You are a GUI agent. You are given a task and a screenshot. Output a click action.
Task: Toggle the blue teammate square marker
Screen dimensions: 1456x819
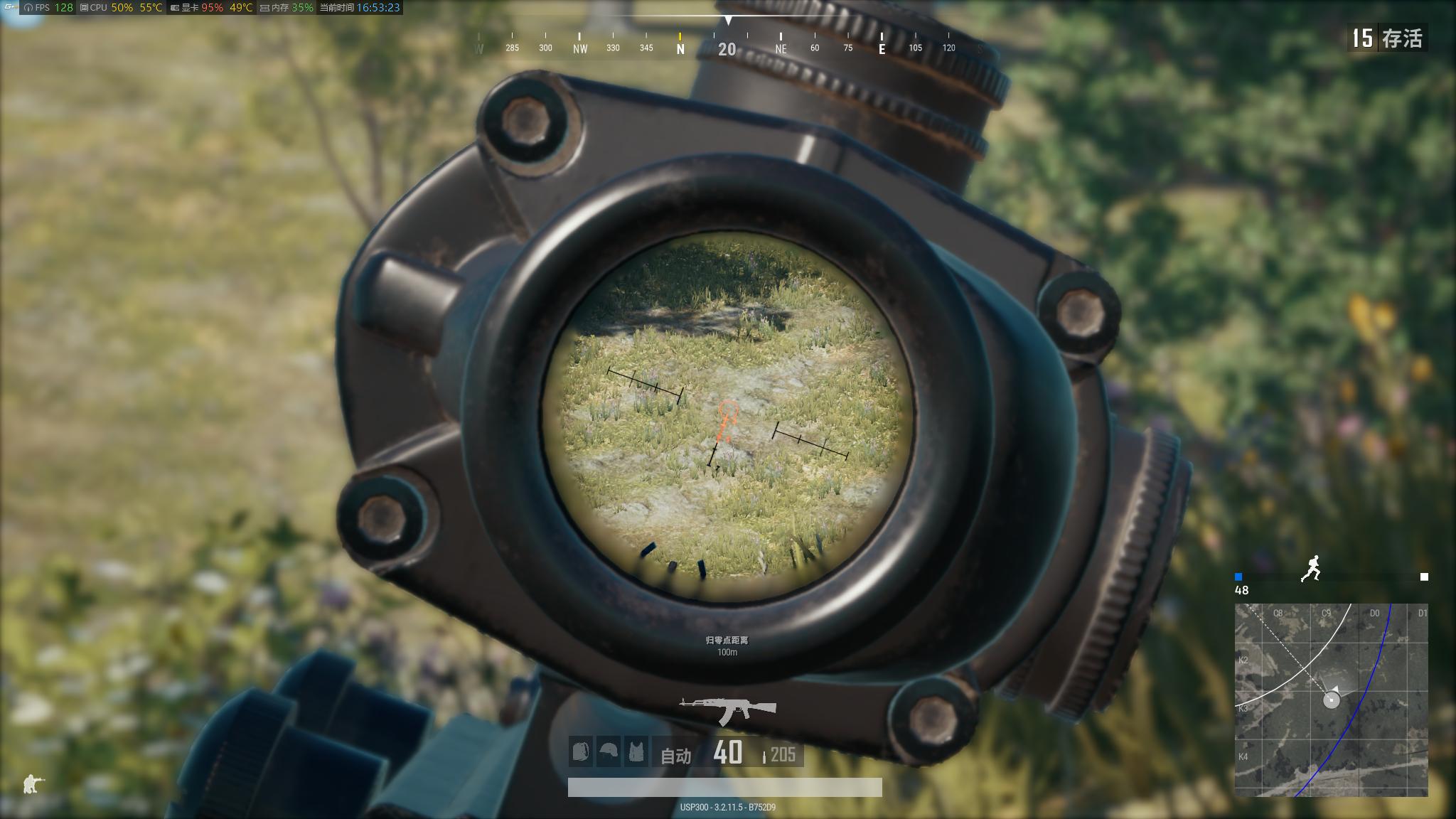(x=1240, y=577)
